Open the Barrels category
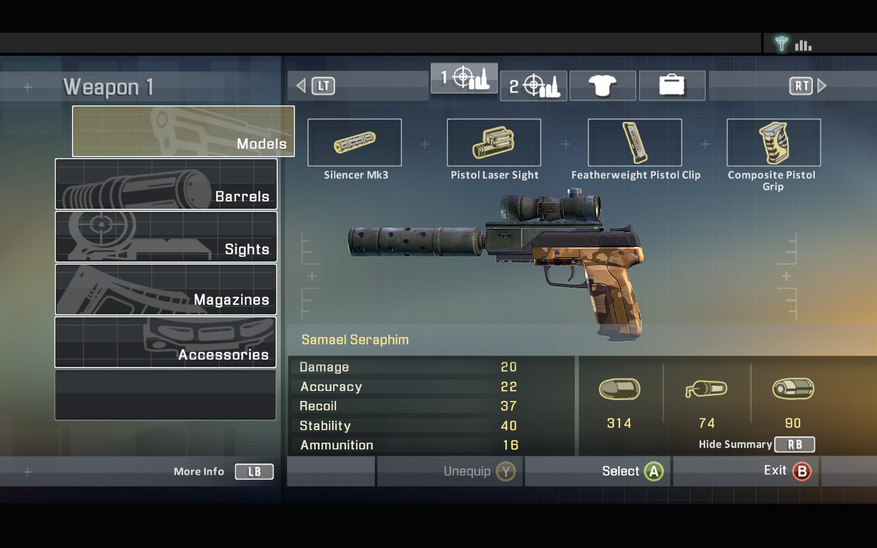 point(166,184)
